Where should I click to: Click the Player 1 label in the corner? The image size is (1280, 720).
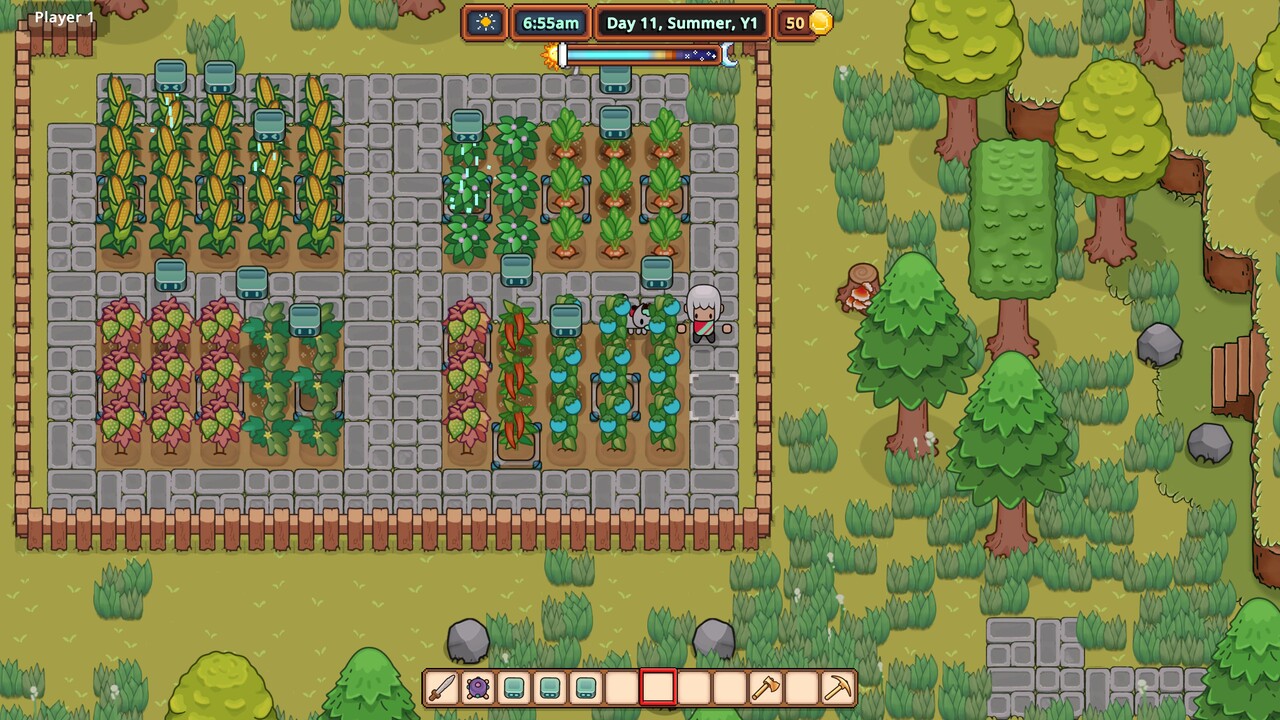point(63,16)
